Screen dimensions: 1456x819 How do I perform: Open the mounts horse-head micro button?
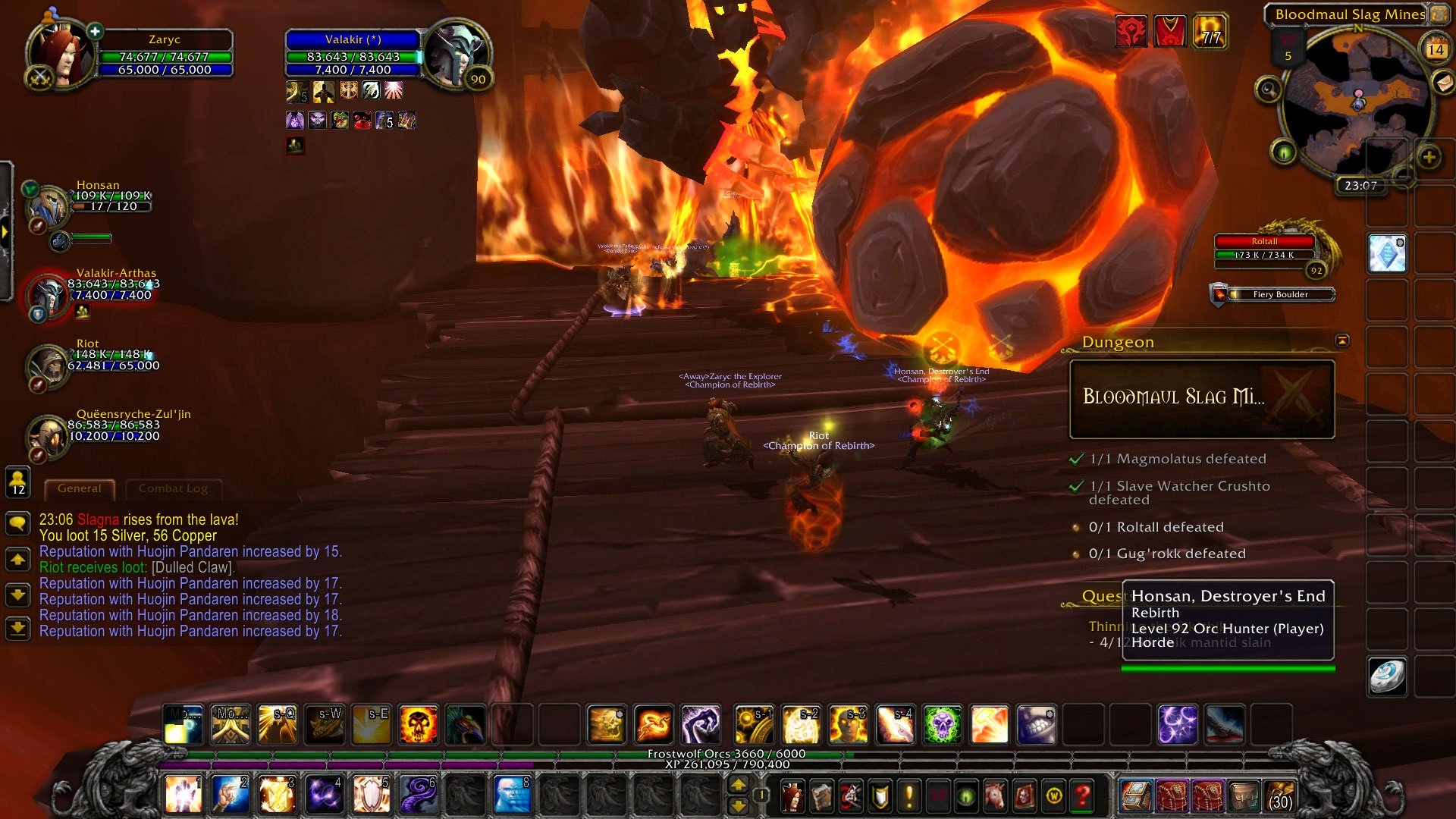995,795
